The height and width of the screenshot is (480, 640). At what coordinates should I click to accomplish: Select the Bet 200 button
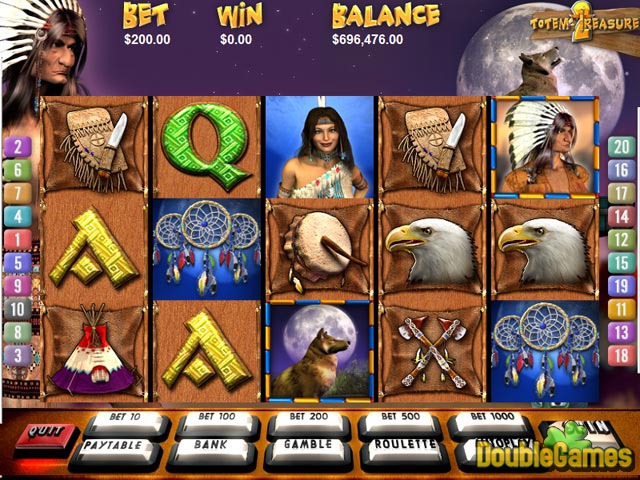tap(306, 418)
